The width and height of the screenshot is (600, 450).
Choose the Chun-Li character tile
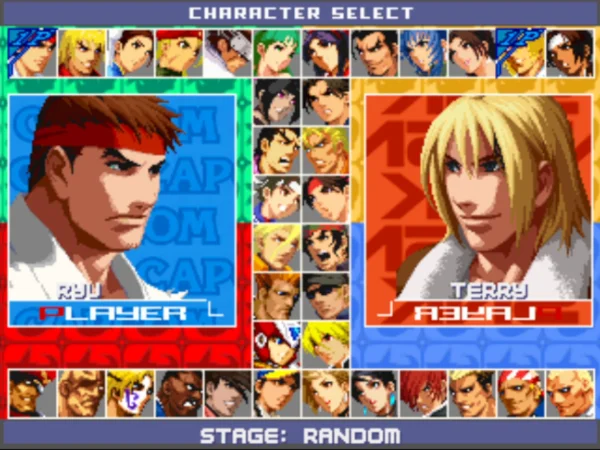[130, 53]
